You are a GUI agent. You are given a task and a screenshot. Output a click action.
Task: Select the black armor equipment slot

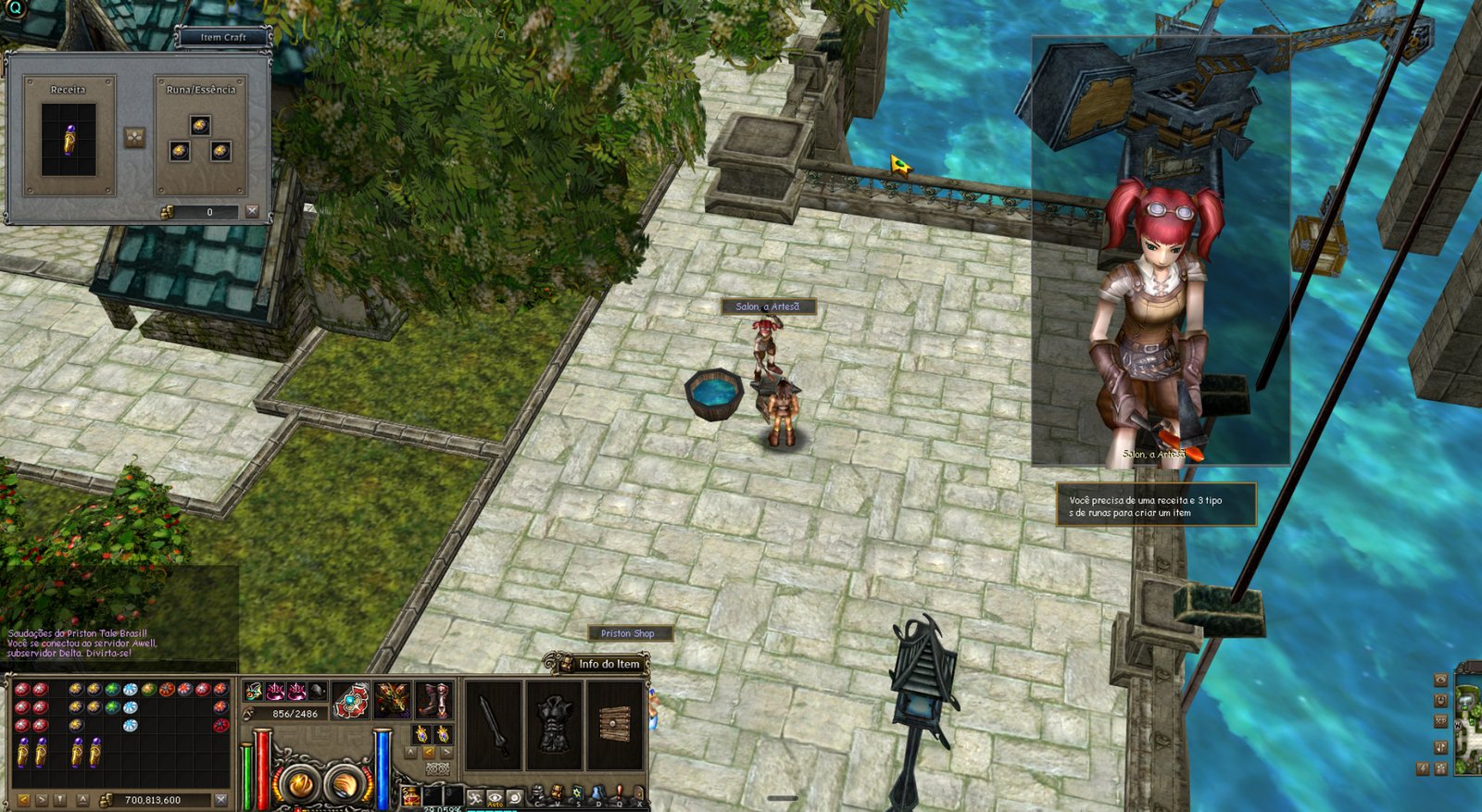tap(554, 726)
